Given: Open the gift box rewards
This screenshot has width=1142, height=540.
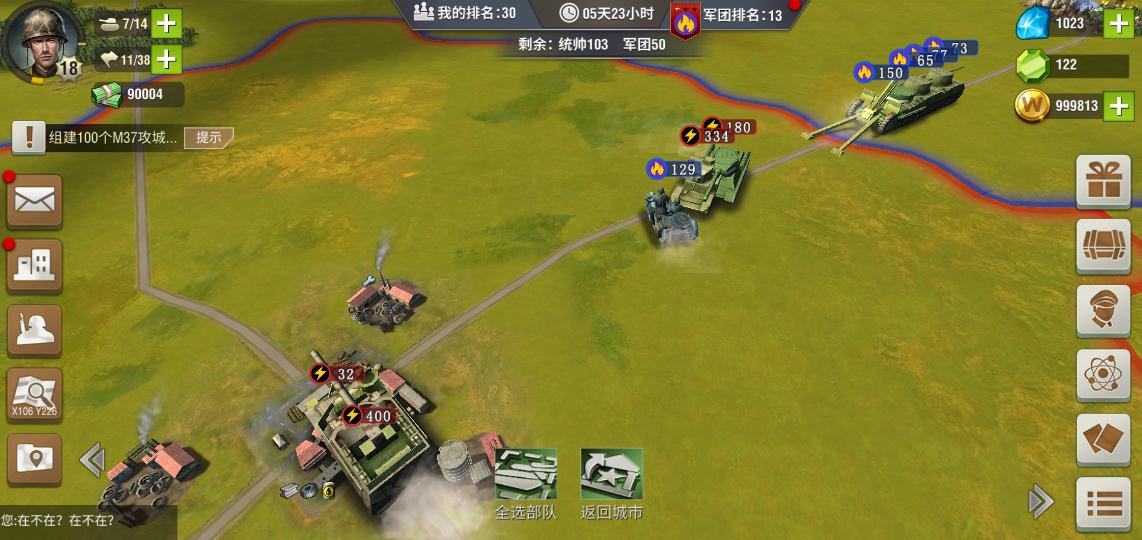Looking at the screenshot, I should tap(1103, 181).
